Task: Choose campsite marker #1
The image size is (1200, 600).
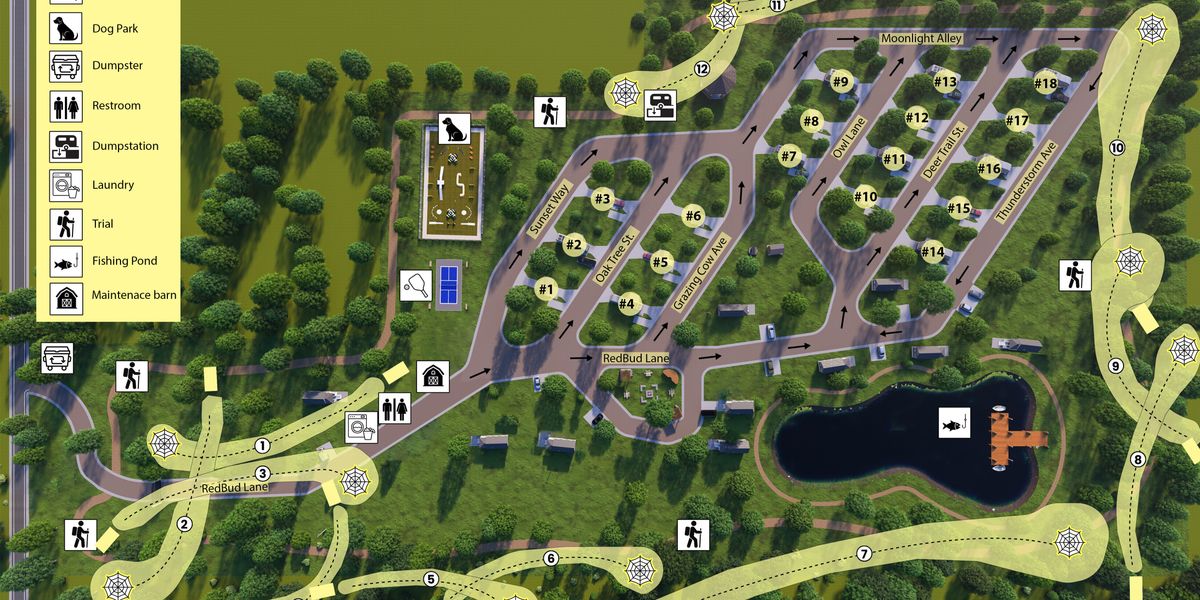Action: 545,290
